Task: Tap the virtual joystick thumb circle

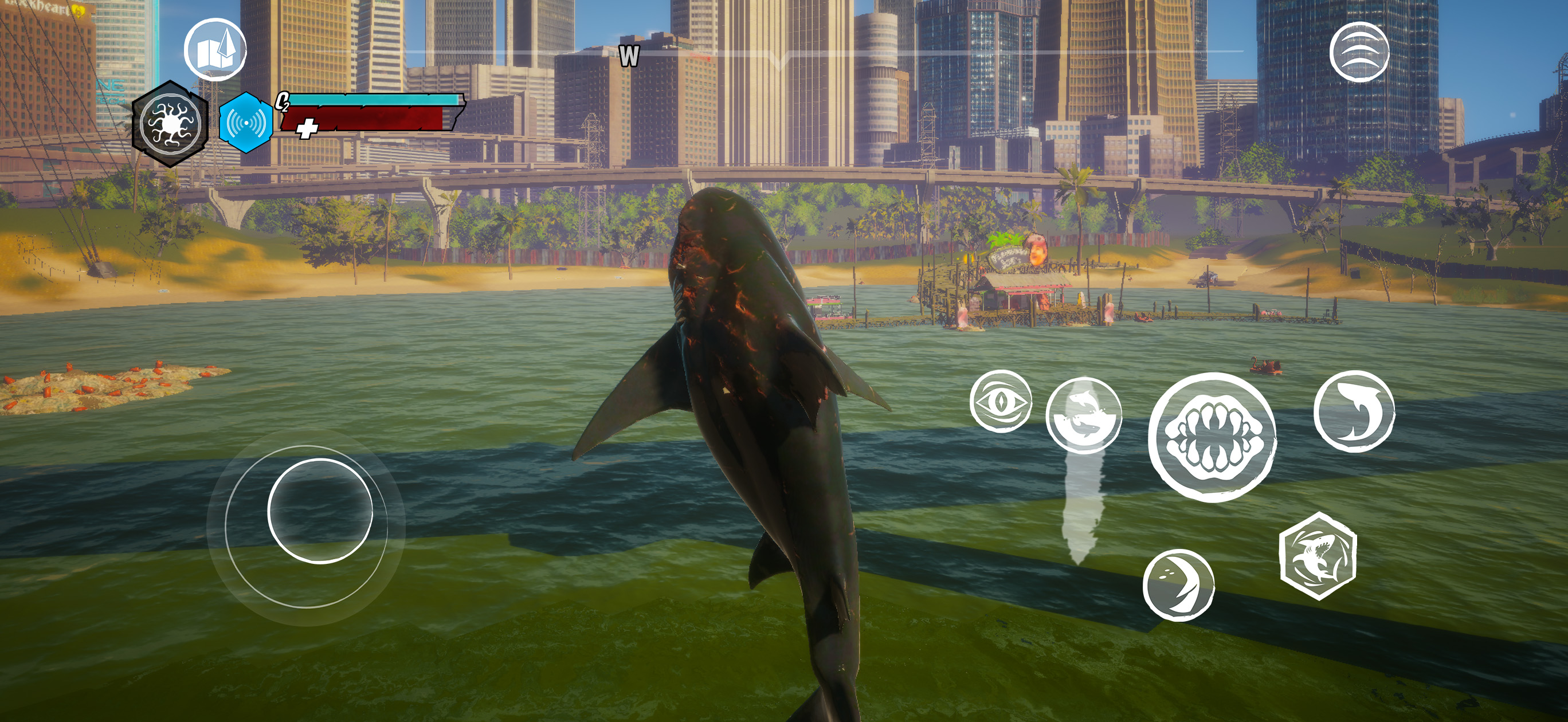Action: (320, 511)
